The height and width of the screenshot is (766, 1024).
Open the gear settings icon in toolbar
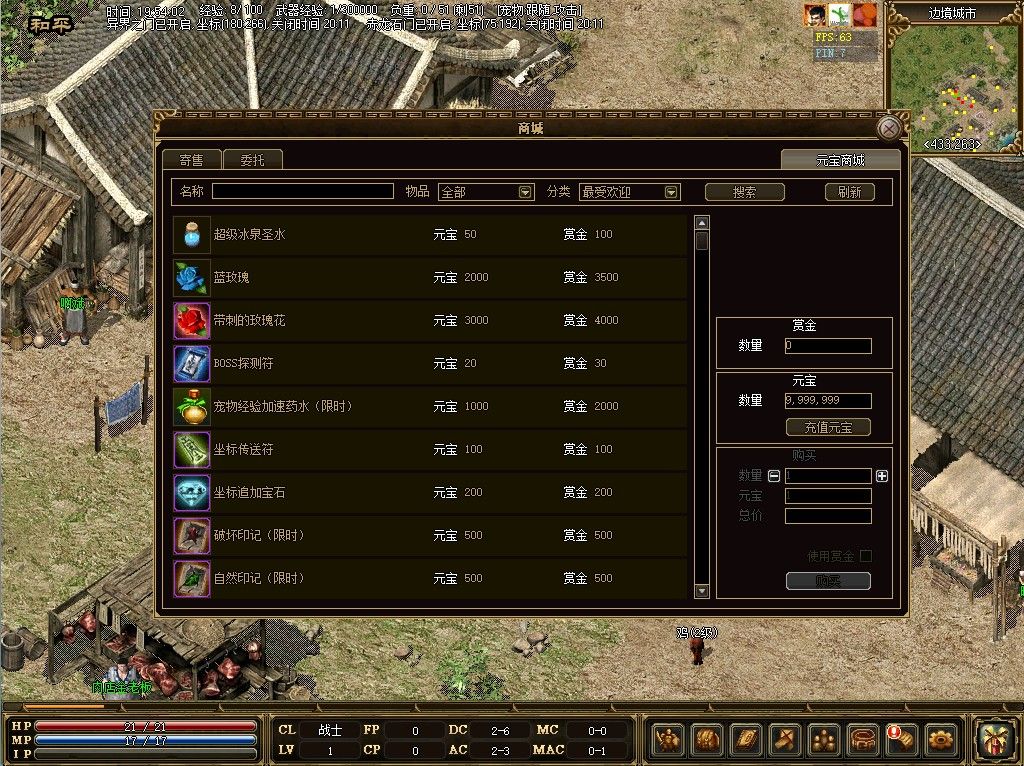point(940,740)
